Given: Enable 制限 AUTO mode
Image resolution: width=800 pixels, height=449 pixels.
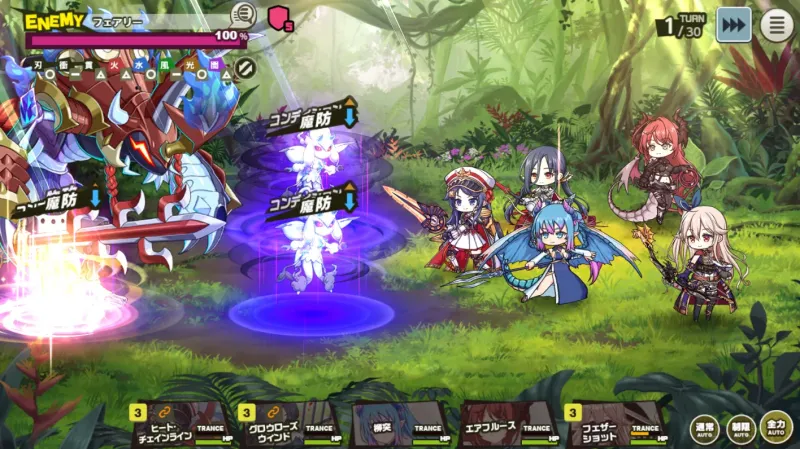Looking at the screenshot, I should [741, 428].
